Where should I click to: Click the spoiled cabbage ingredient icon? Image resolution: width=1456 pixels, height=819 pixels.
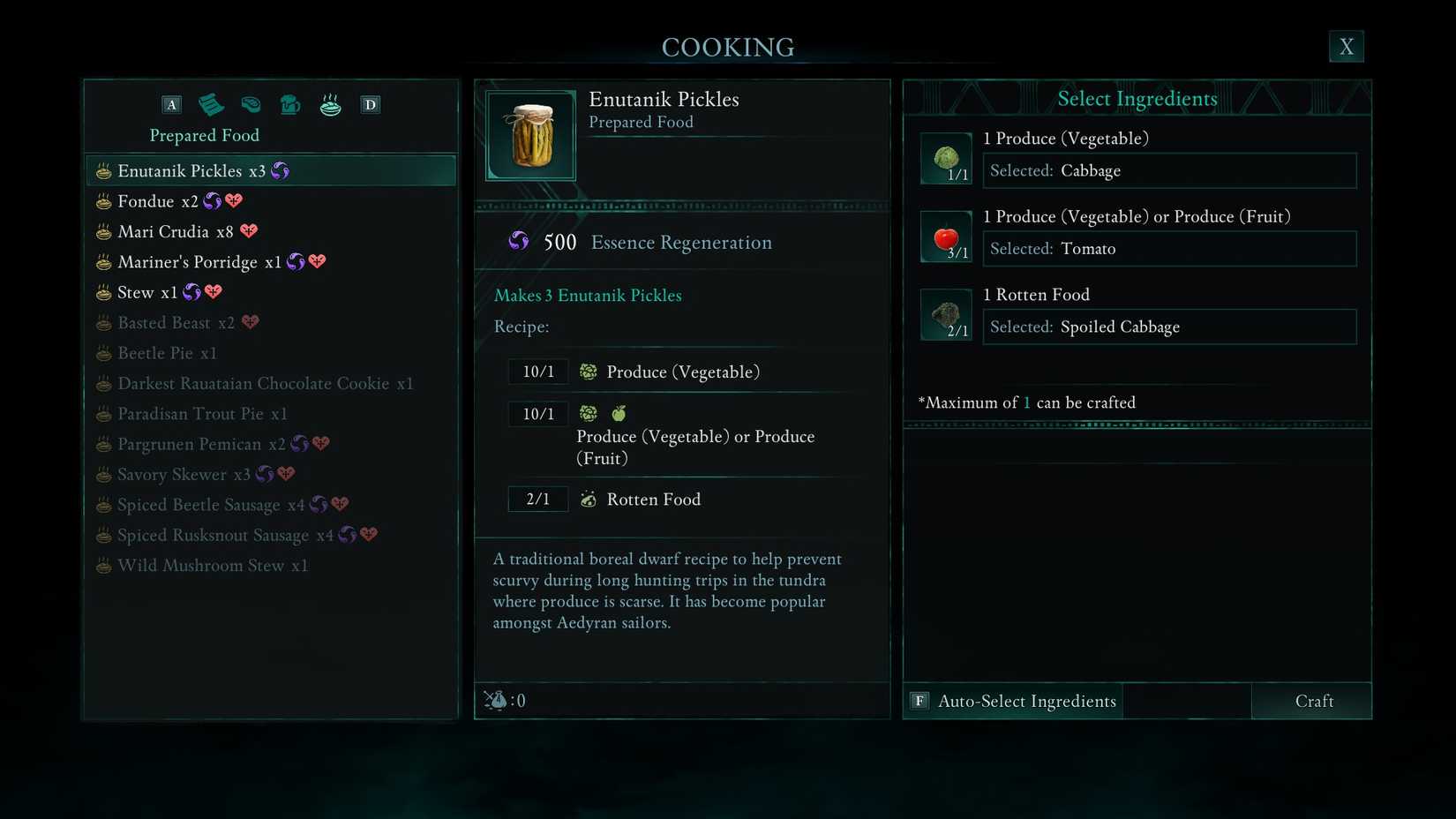[945, 314]
